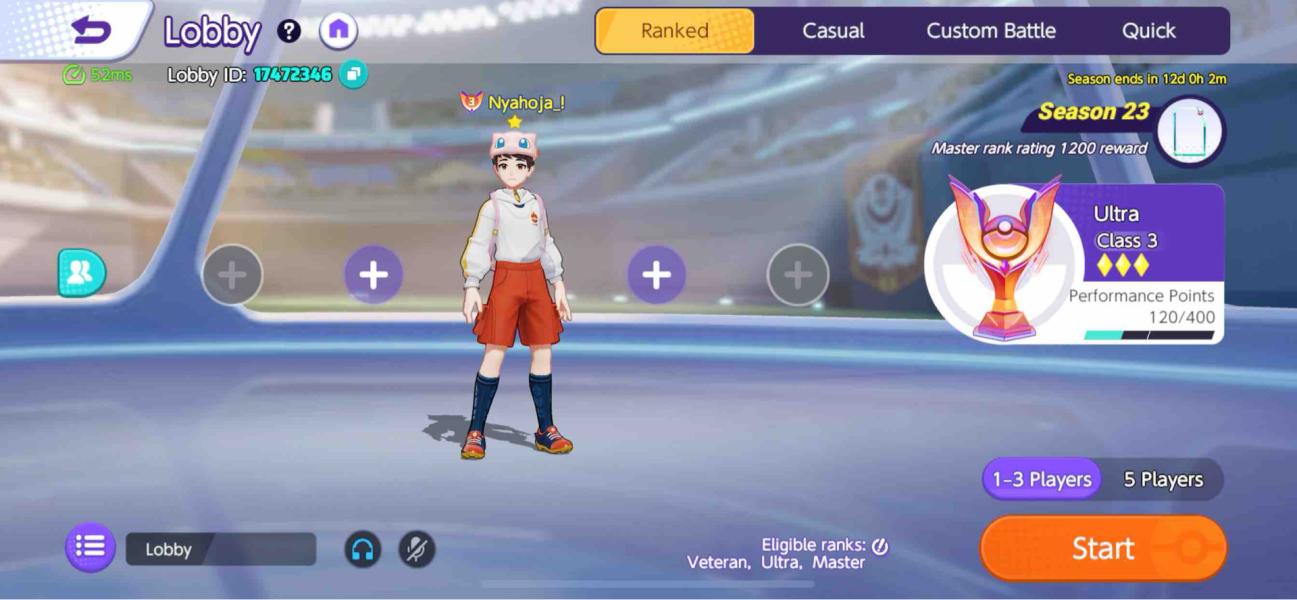The image size is (1297, 600).
Task: Tap the purple home icon
Action: coord(338,31)
